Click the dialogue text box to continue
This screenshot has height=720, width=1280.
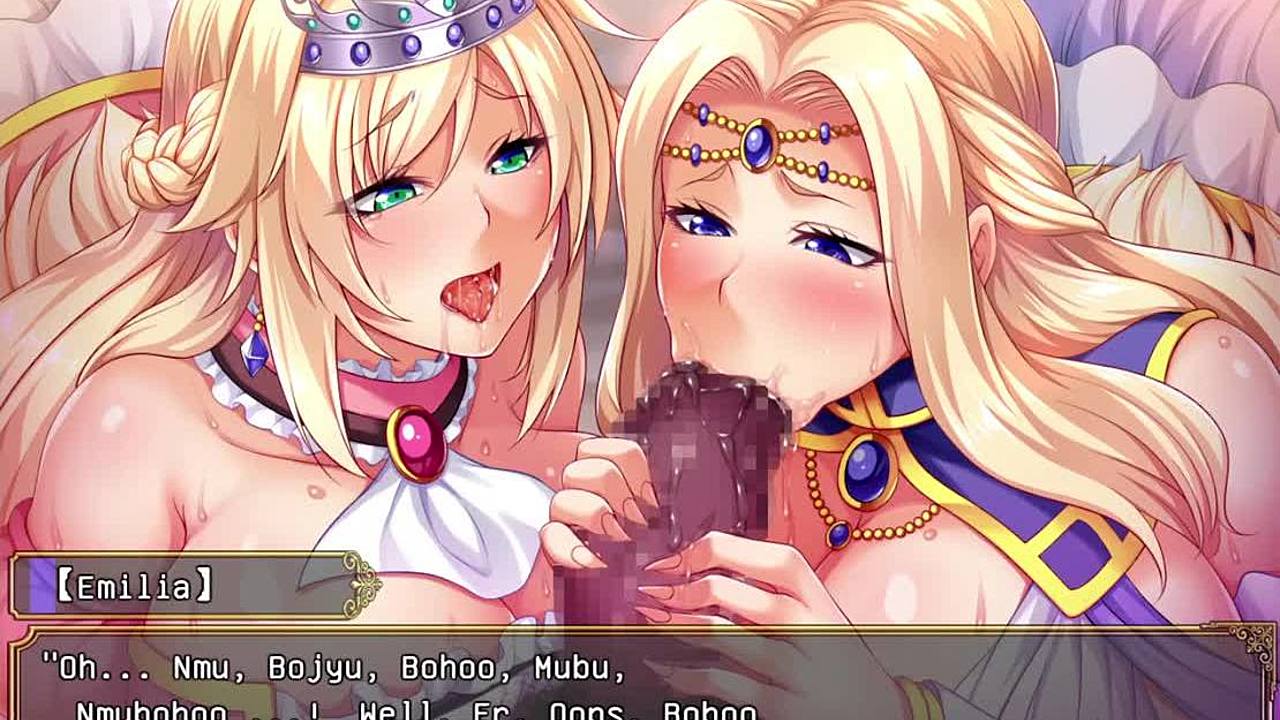[x=640, y=680]
